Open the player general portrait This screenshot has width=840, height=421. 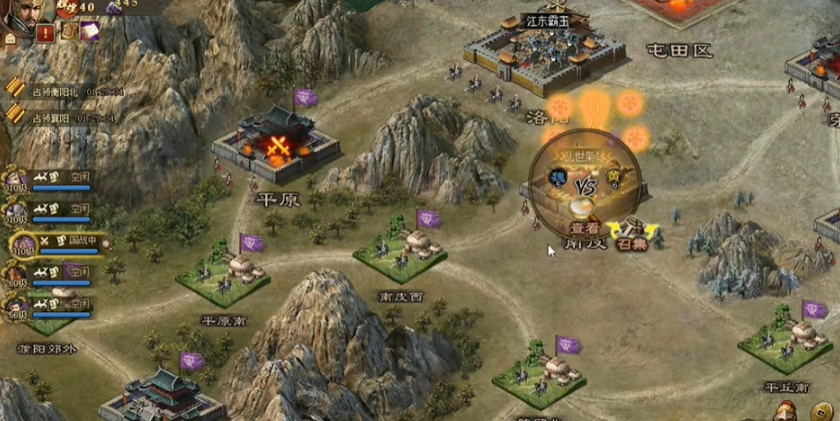[x=23, y=12]
